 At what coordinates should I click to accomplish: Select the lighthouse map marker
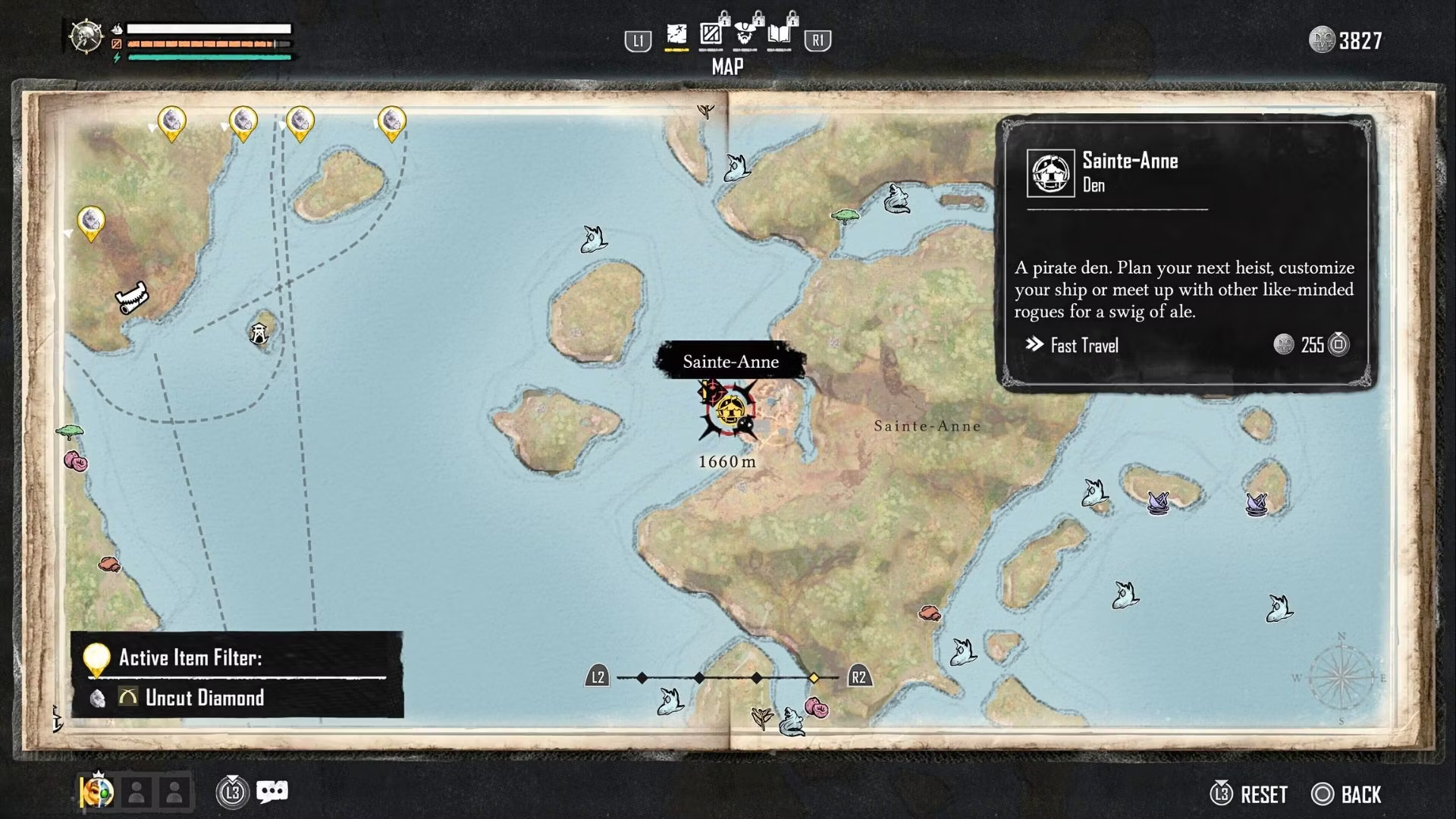tap(259, 333)
